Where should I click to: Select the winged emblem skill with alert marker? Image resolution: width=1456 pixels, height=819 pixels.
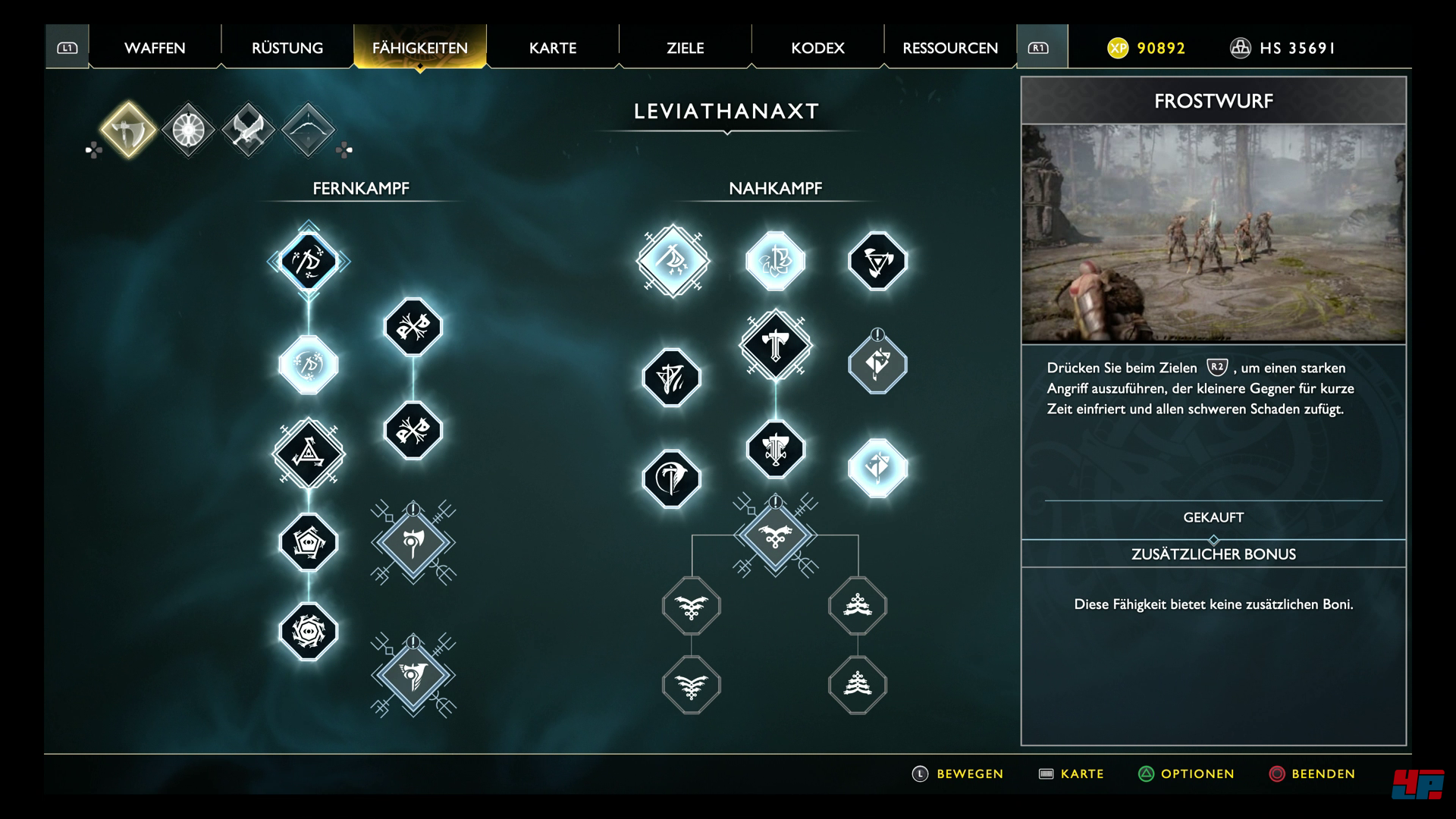775,535
